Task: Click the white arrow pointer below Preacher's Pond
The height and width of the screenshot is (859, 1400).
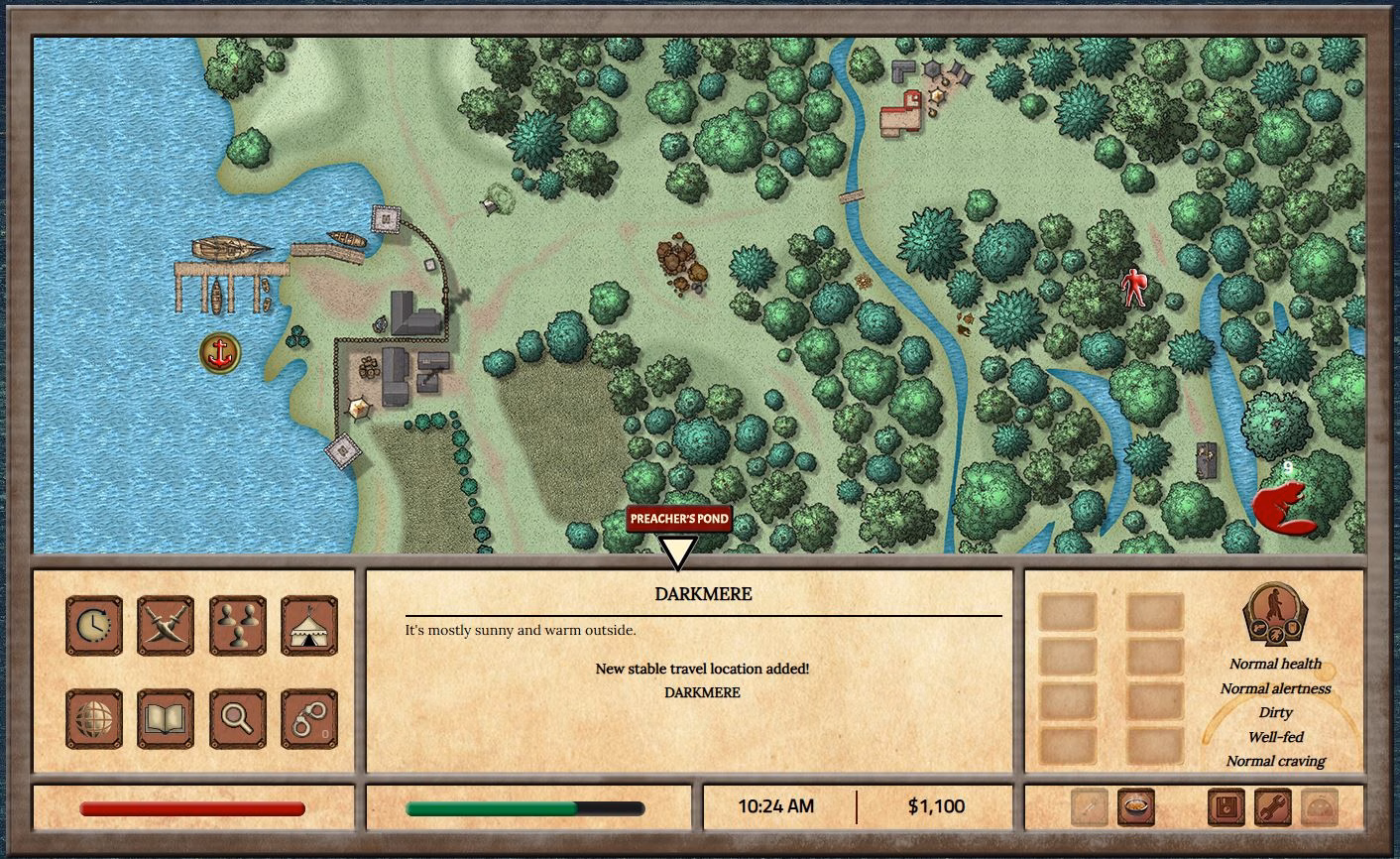Action: click(x=680, y=547)
